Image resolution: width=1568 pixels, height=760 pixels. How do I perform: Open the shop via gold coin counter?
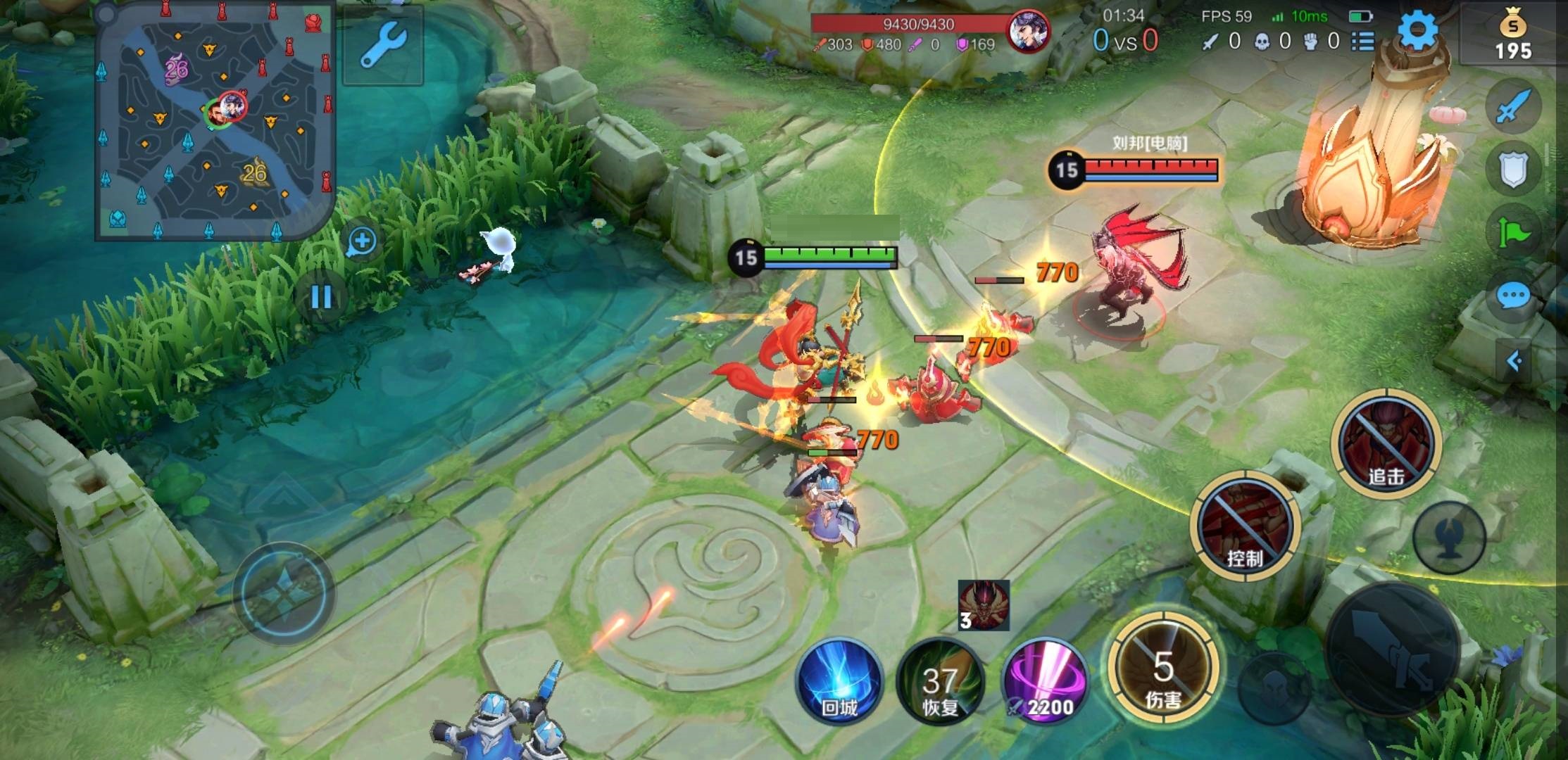(1513, 35)
